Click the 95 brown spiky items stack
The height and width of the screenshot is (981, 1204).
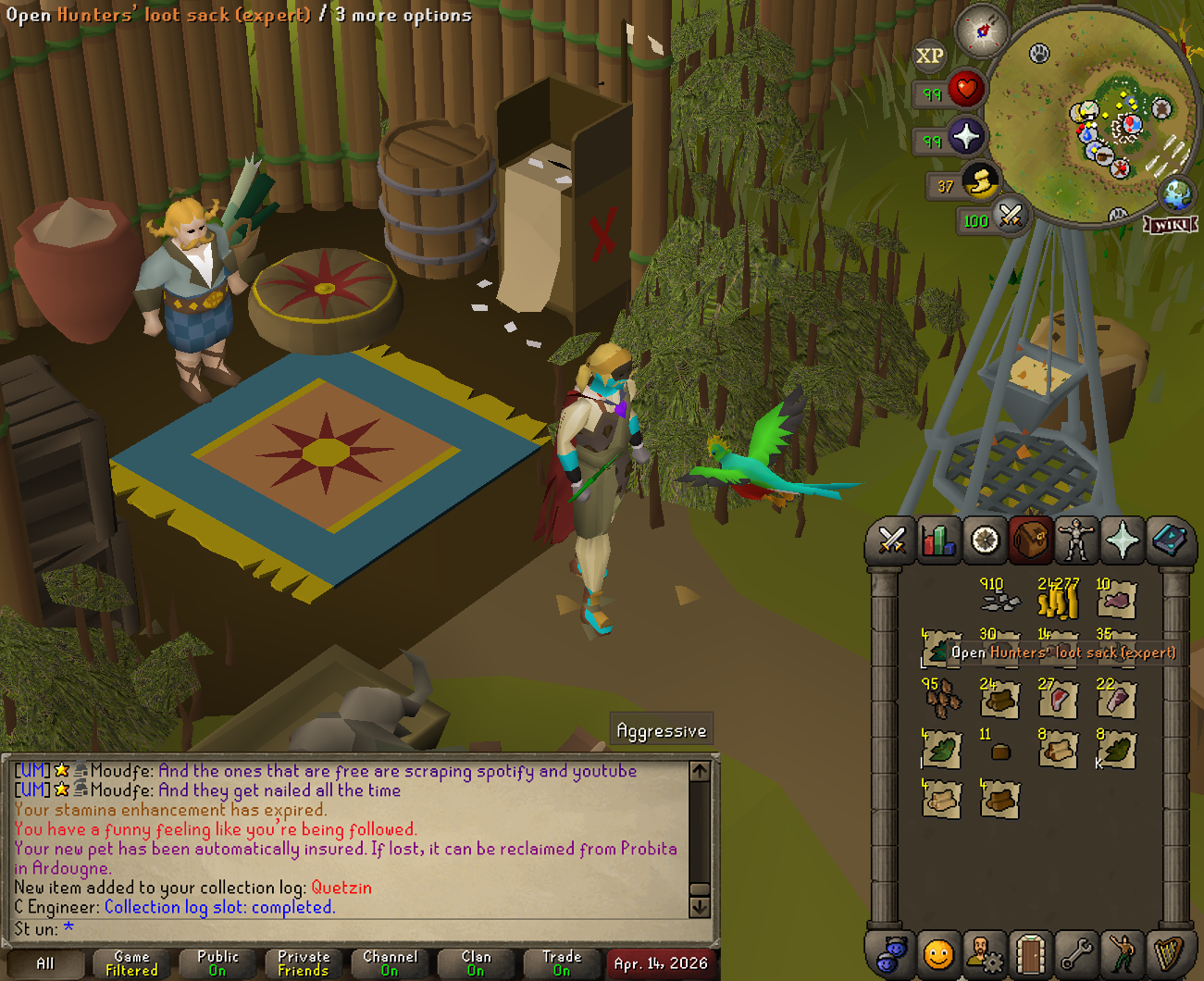tap(941, 700)
